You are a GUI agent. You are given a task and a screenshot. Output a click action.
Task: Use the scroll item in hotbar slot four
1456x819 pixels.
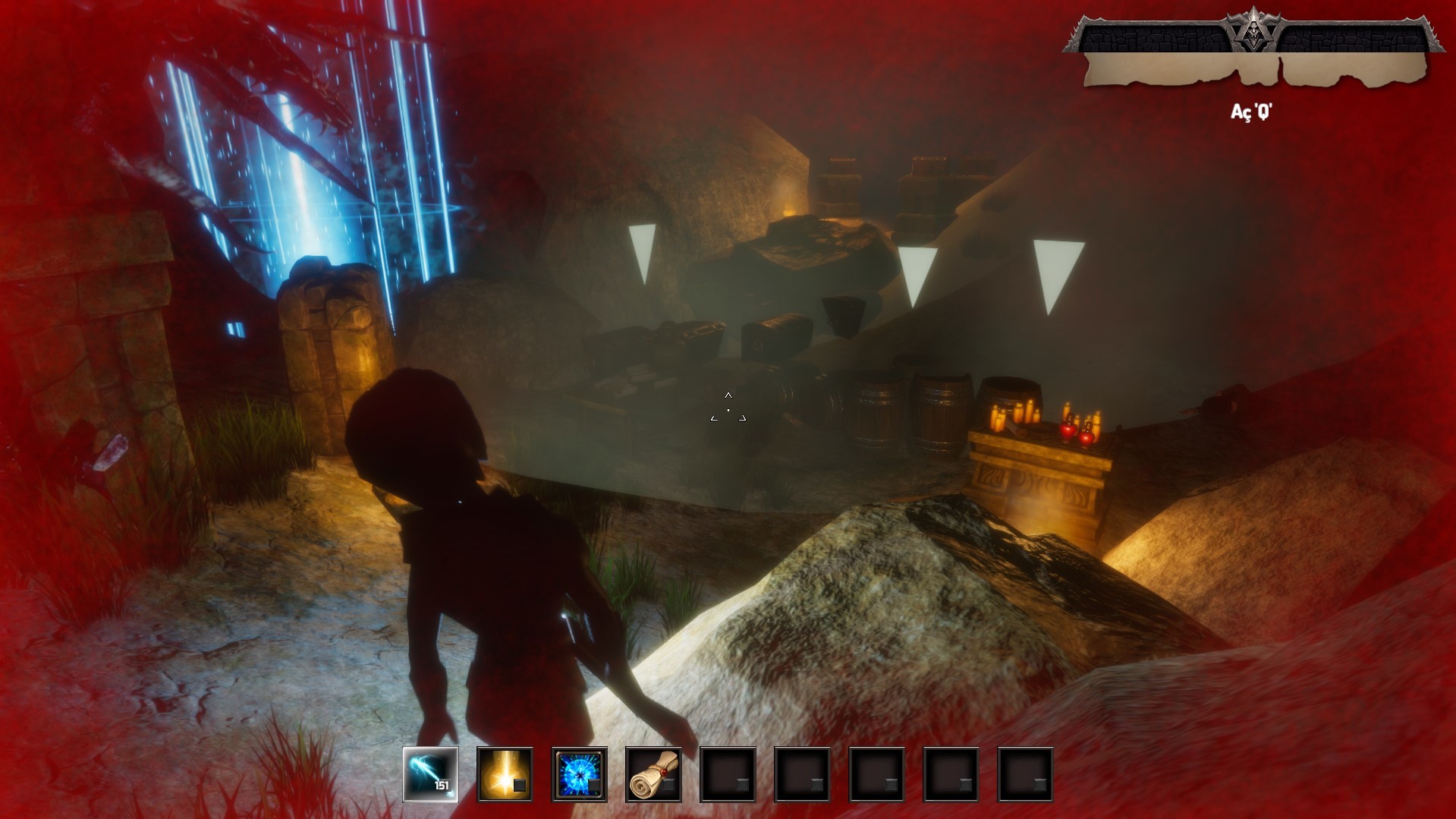pyautogui.click(x=653, y=775)
